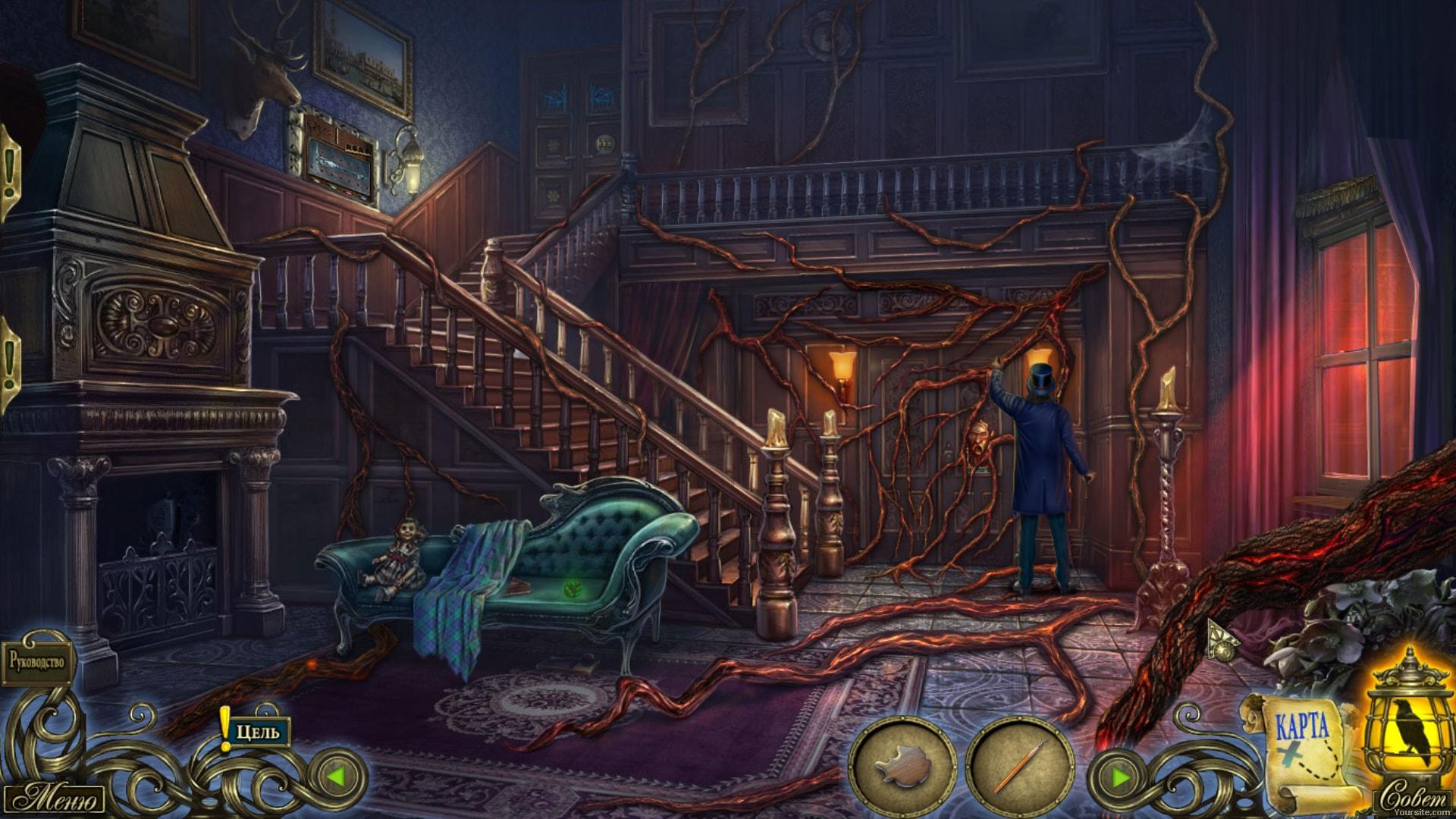Click the left green inventory arrow

click(x=337, y=777)
